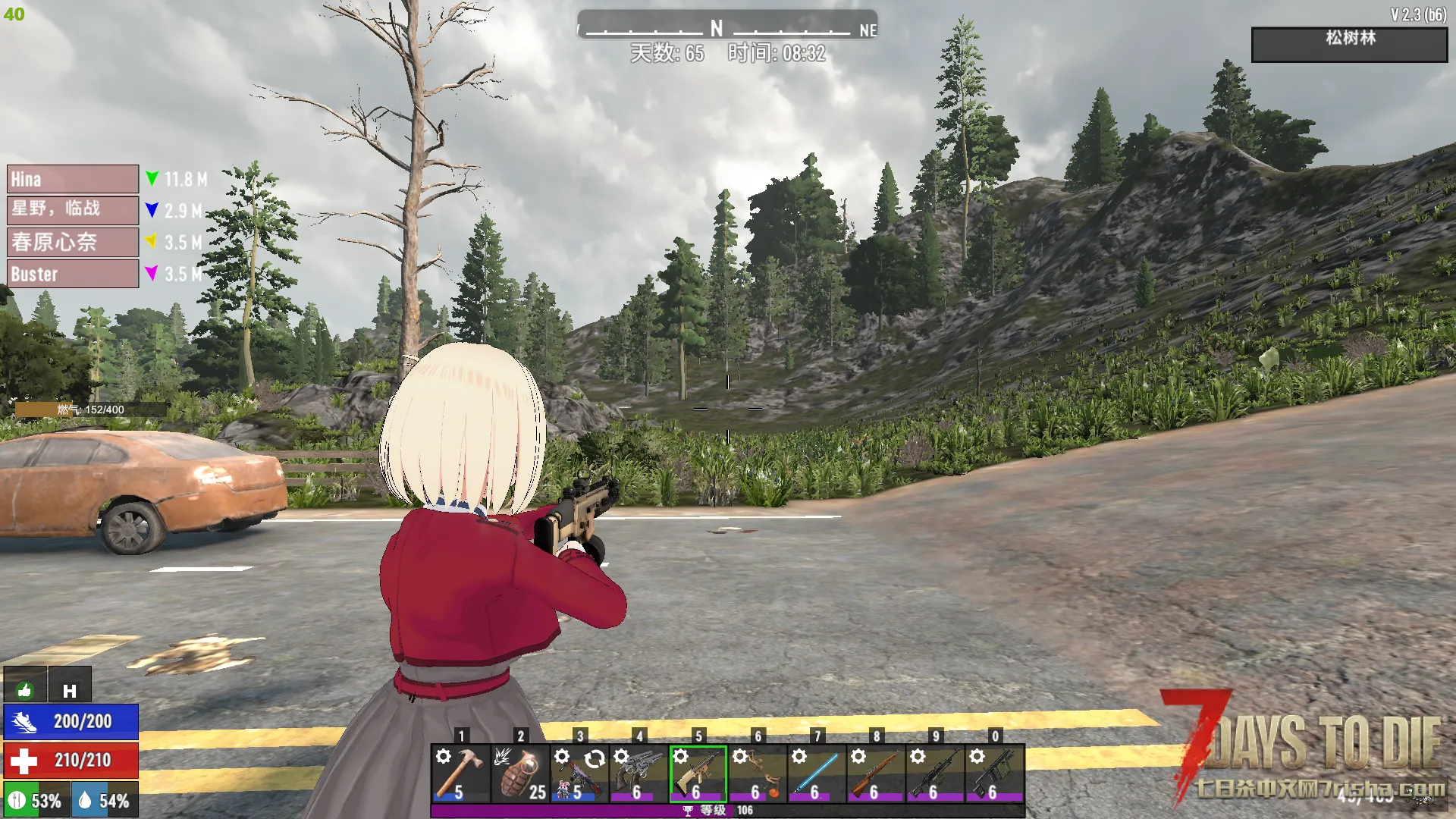Equip the dual revolvers slot

tap(638, 773)
